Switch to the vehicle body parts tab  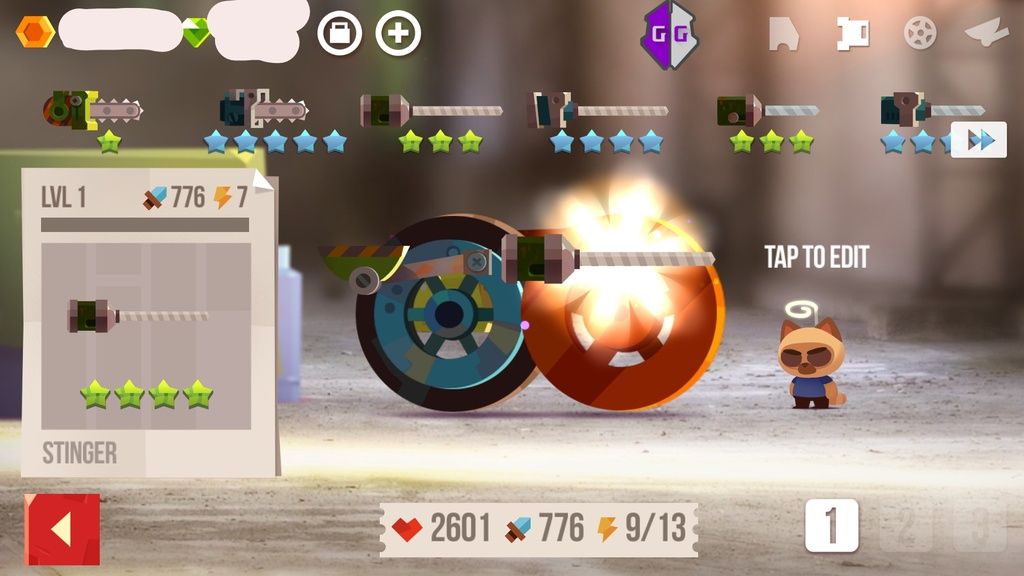click(783, 34)
